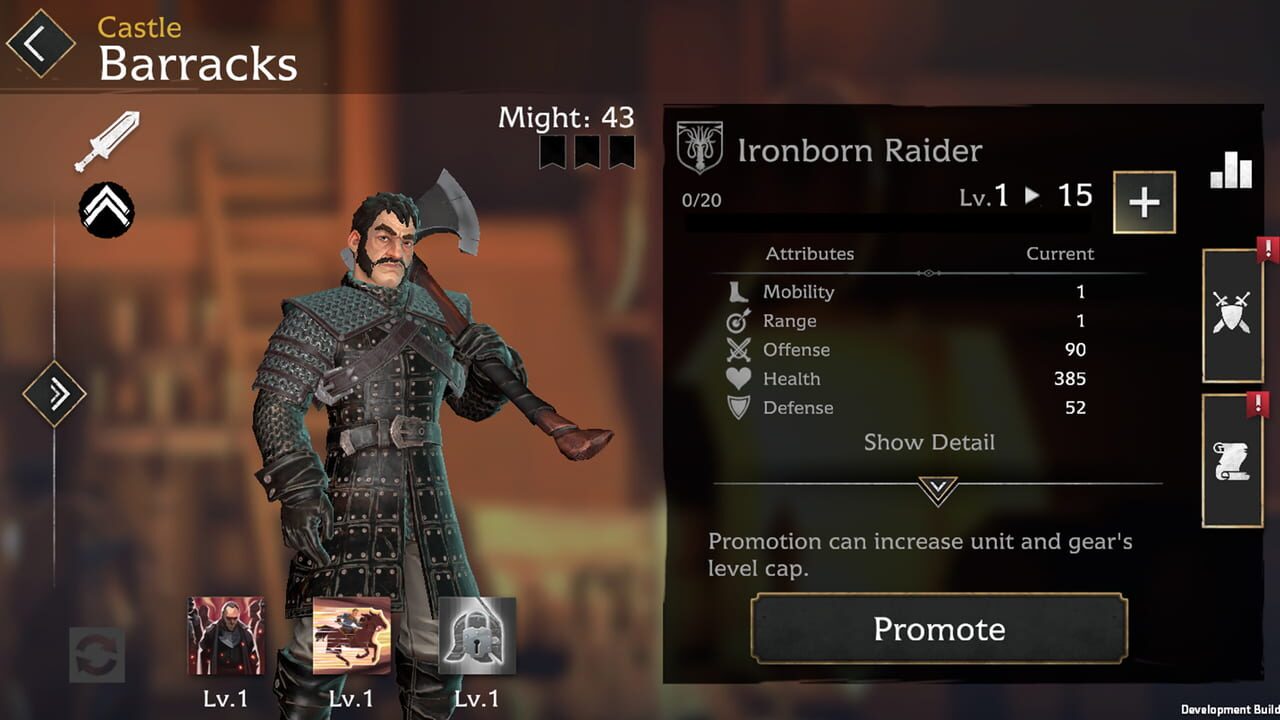Expand Show Detail with the chevron arrow
This screenshot has height=720, width=1280.
938,490
